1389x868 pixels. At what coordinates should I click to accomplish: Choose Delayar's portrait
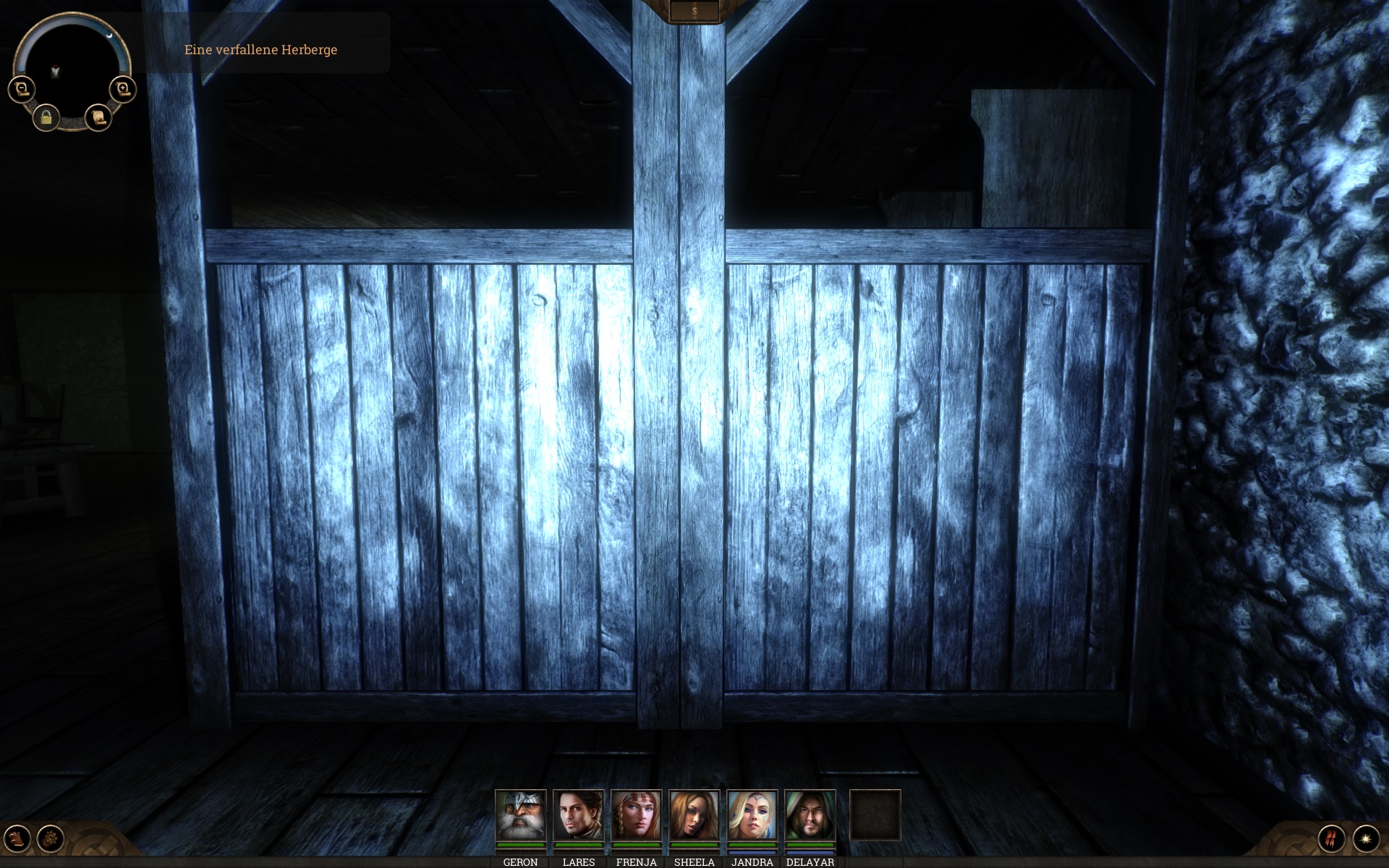(x=810, y=815)
